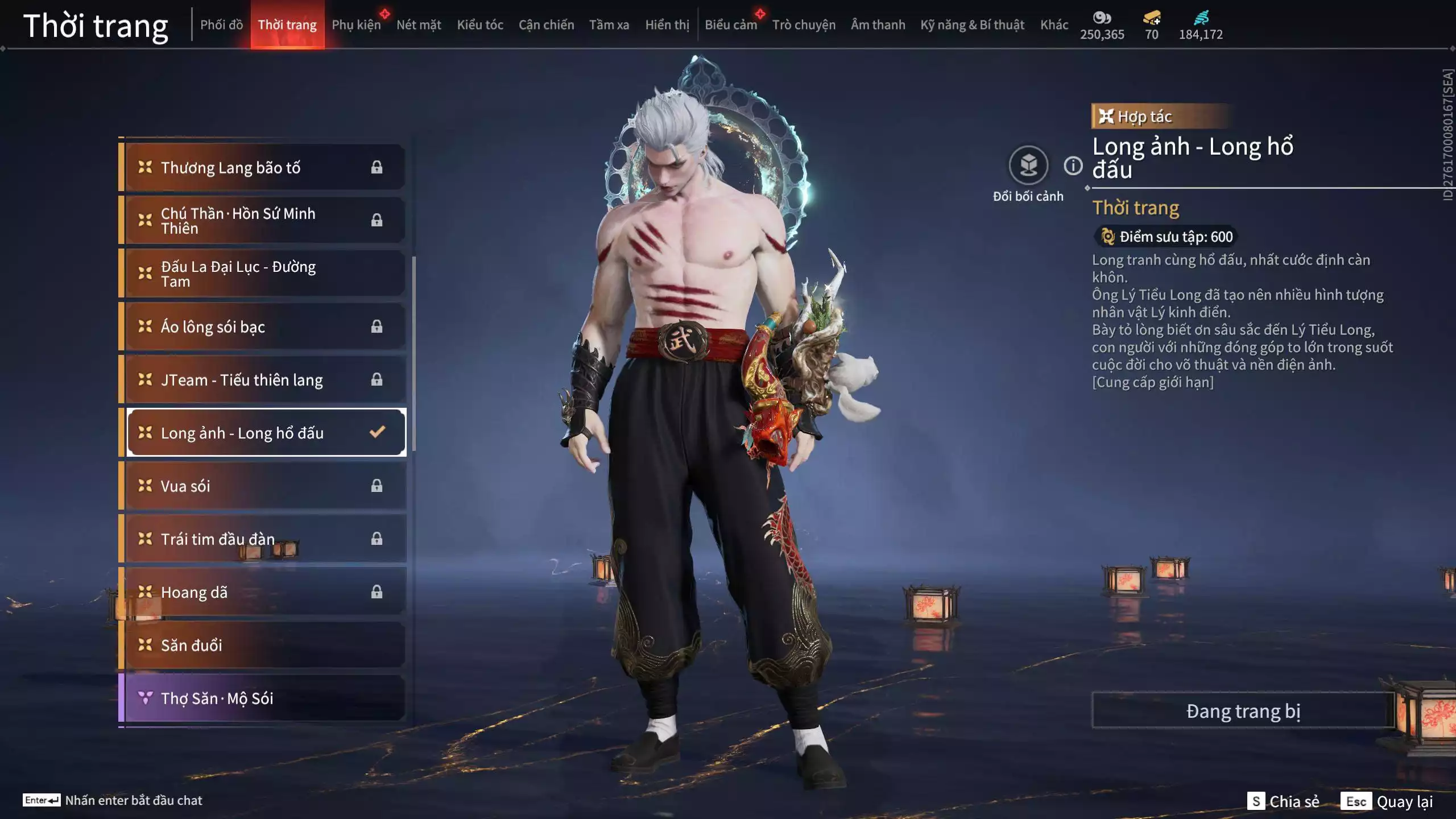This screenshot has height=819, width=1456.
Task: Open the Phụ kiện tab
Action: tap(356, 25)
